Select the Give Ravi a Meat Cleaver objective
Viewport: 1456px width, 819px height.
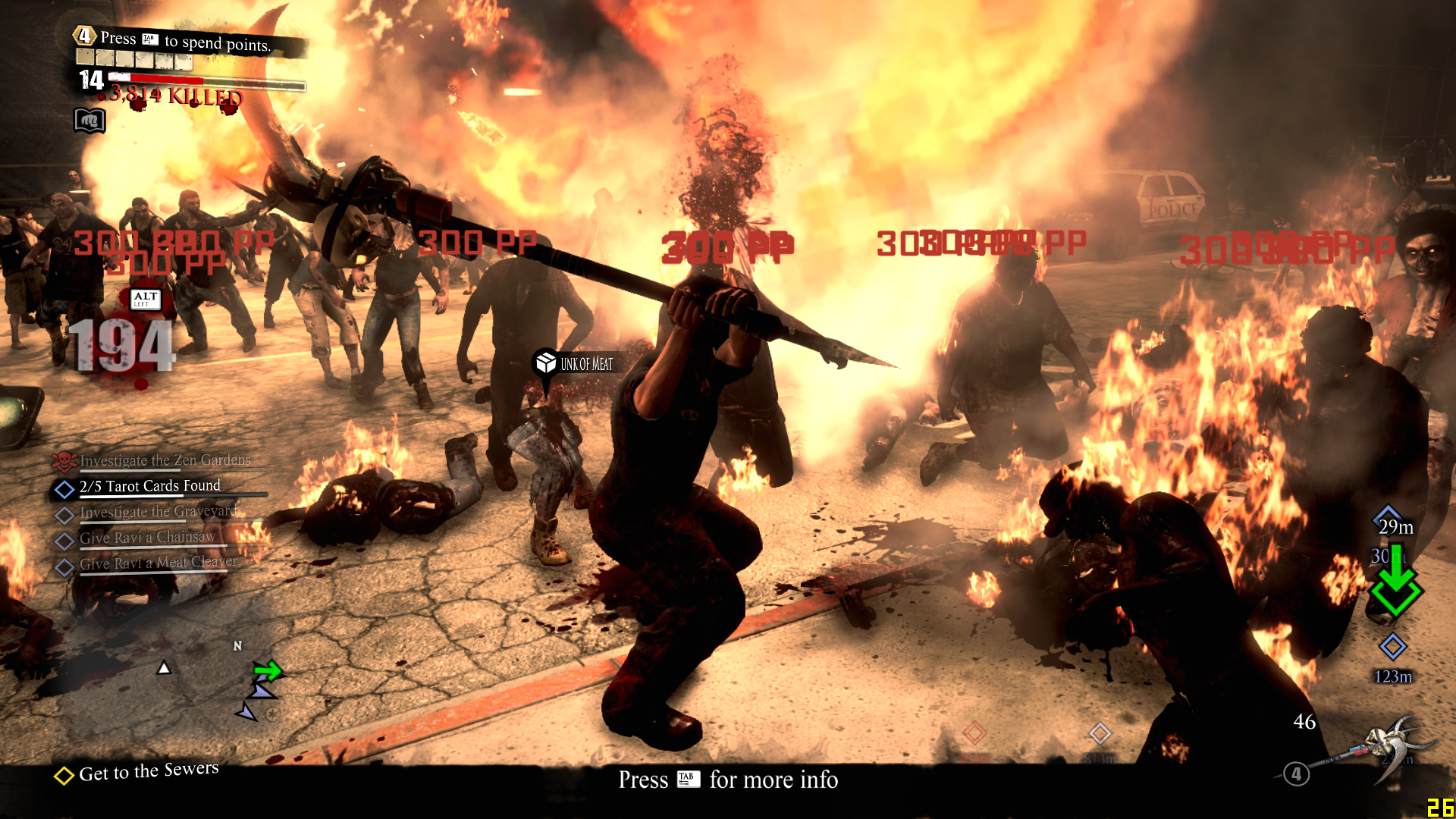158,563
